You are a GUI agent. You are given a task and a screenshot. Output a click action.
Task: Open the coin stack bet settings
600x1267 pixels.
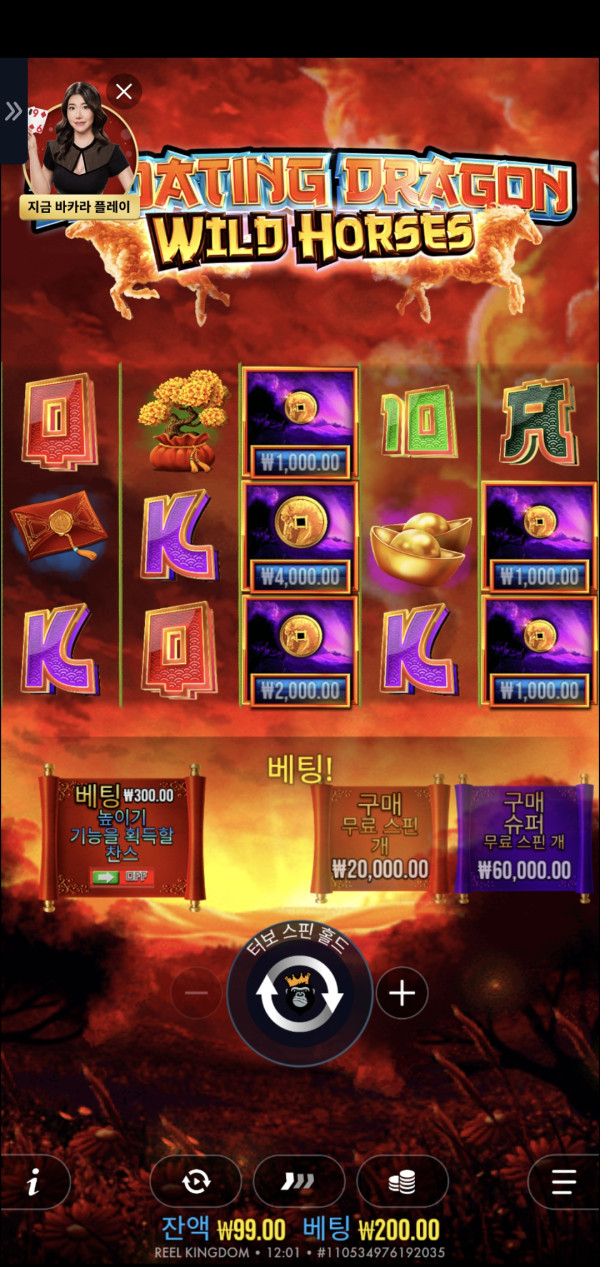click(402, 1183)
